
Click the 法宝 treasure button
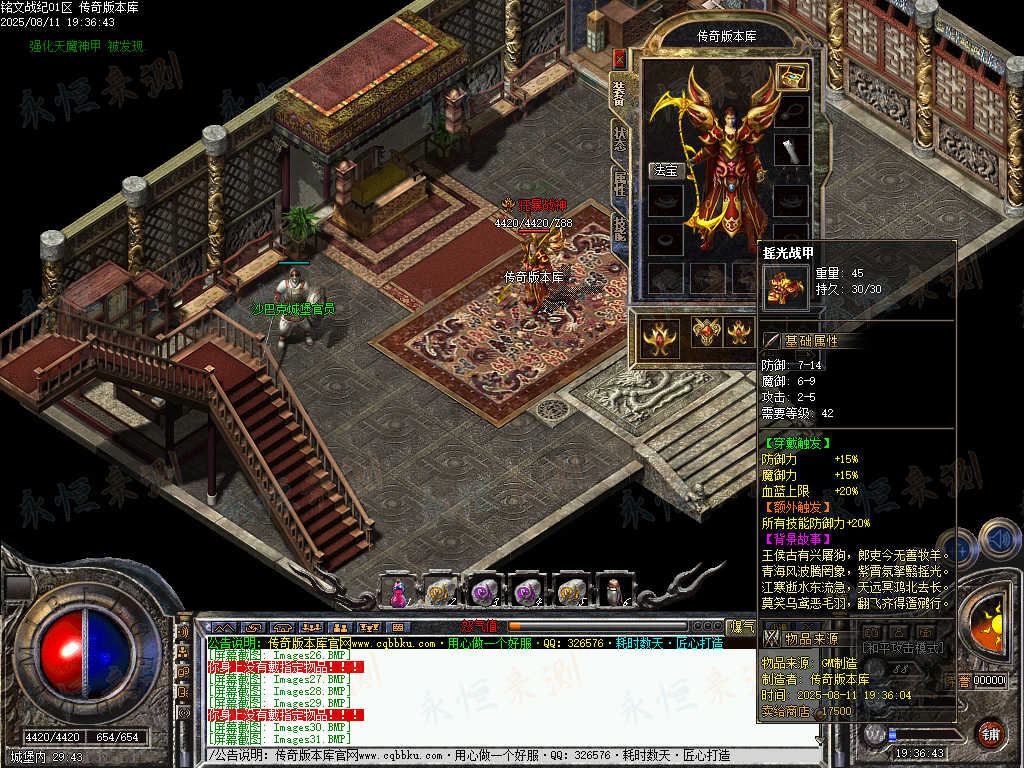tap(665, 170)
